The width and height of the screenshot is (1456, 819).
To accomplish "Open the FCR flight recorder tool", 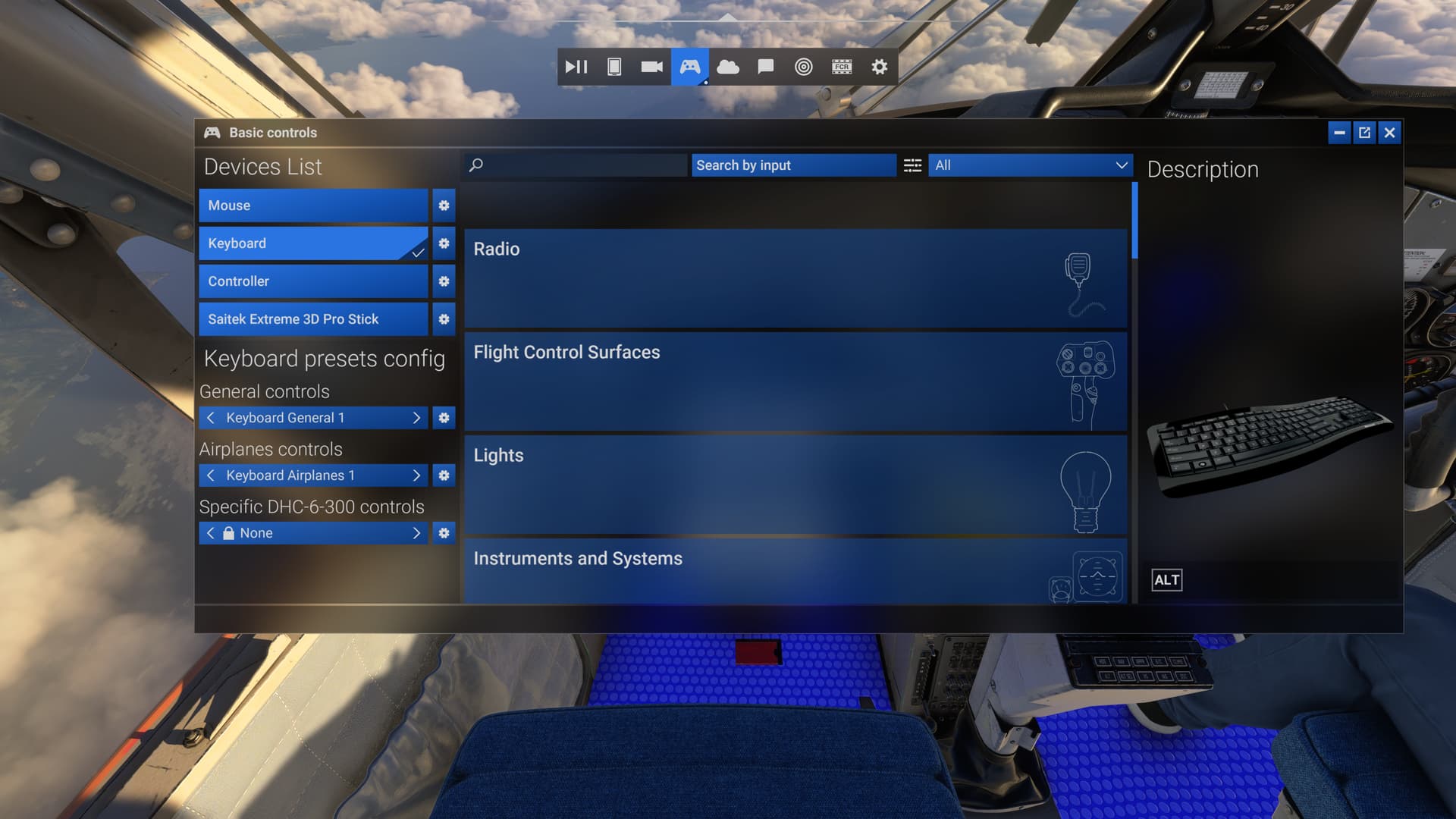I will pyautogui.click(x=840, y=67).
